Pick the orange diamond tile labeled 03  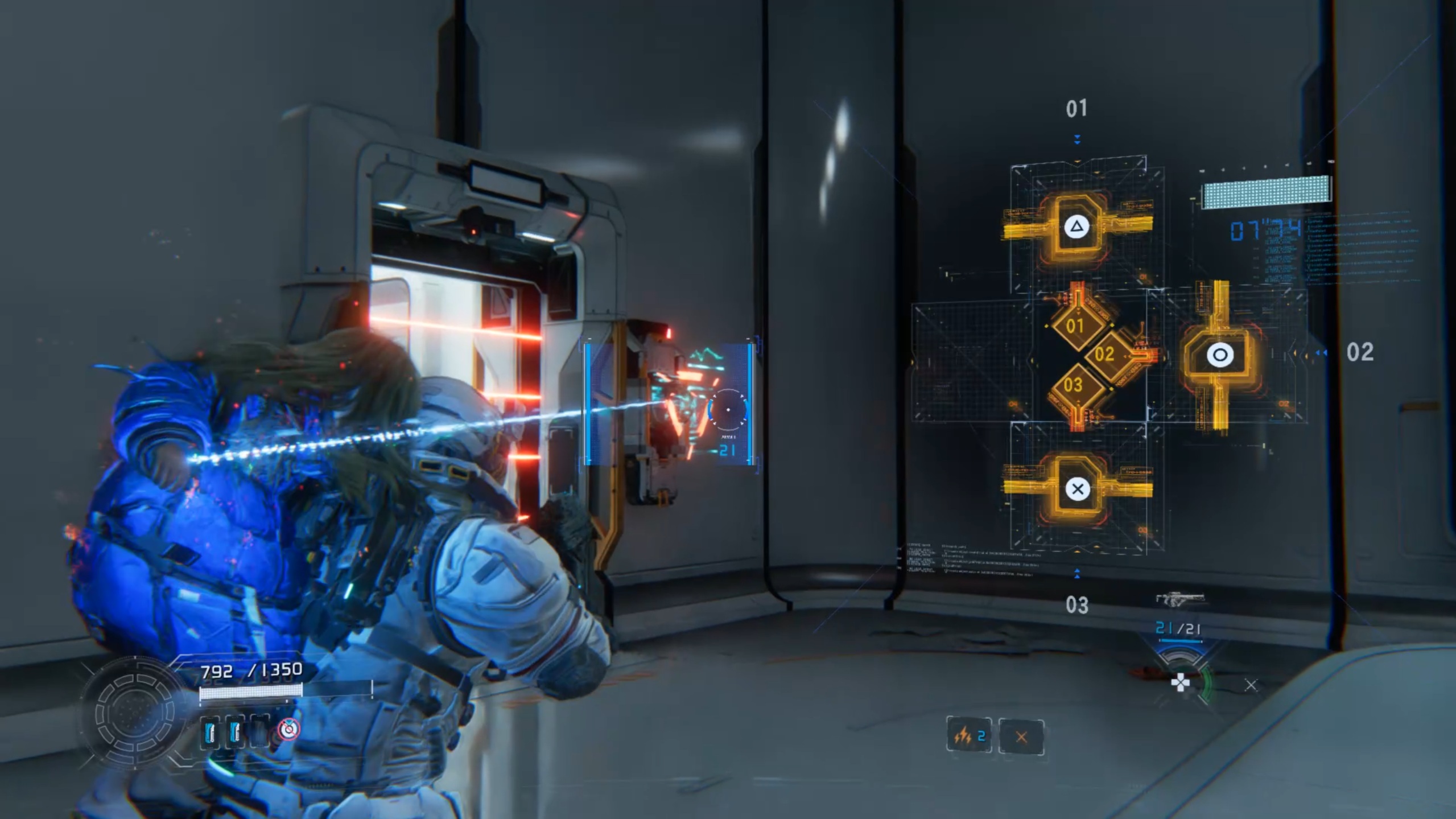click(x=1073, y=385)
